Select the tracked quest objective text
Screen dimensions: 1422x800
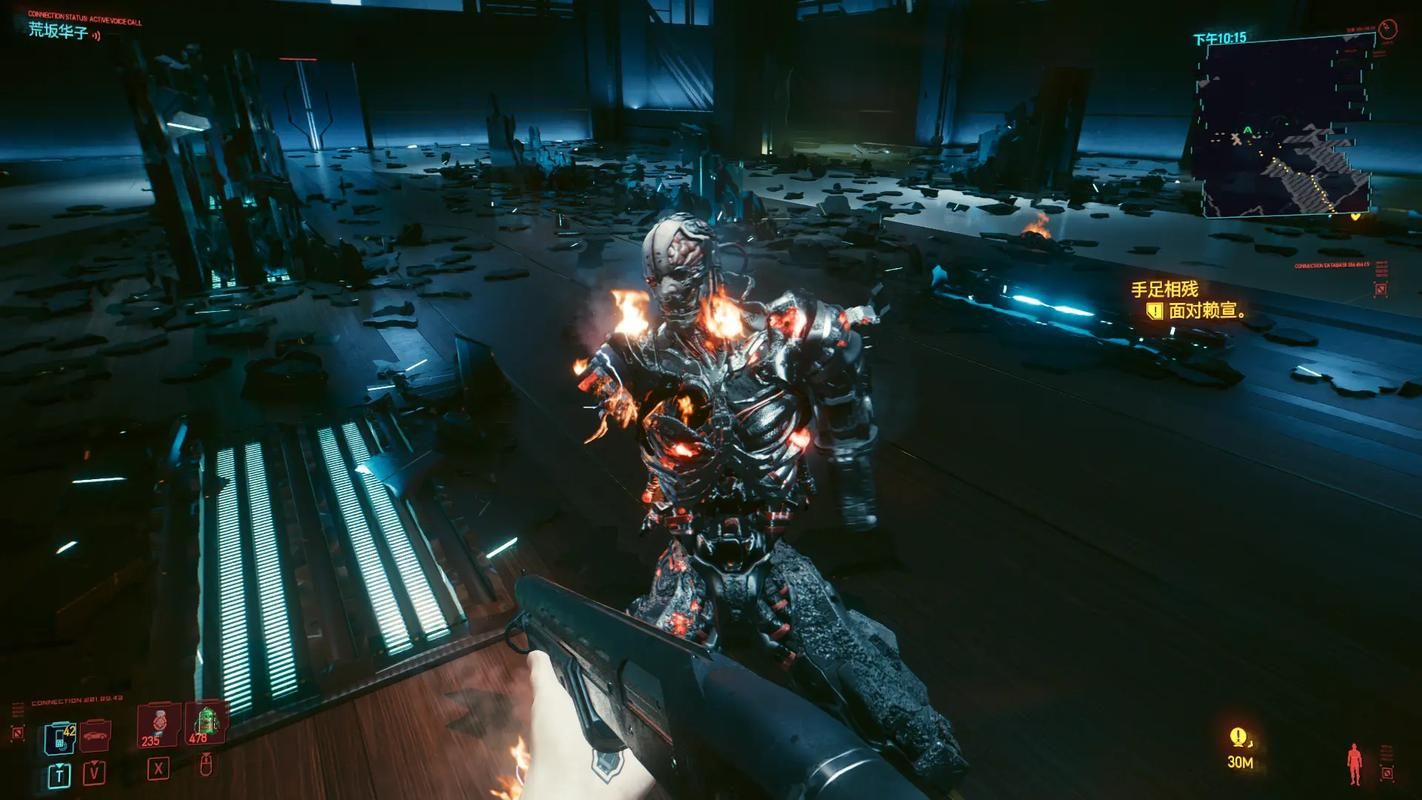(x=1207, y=311)
